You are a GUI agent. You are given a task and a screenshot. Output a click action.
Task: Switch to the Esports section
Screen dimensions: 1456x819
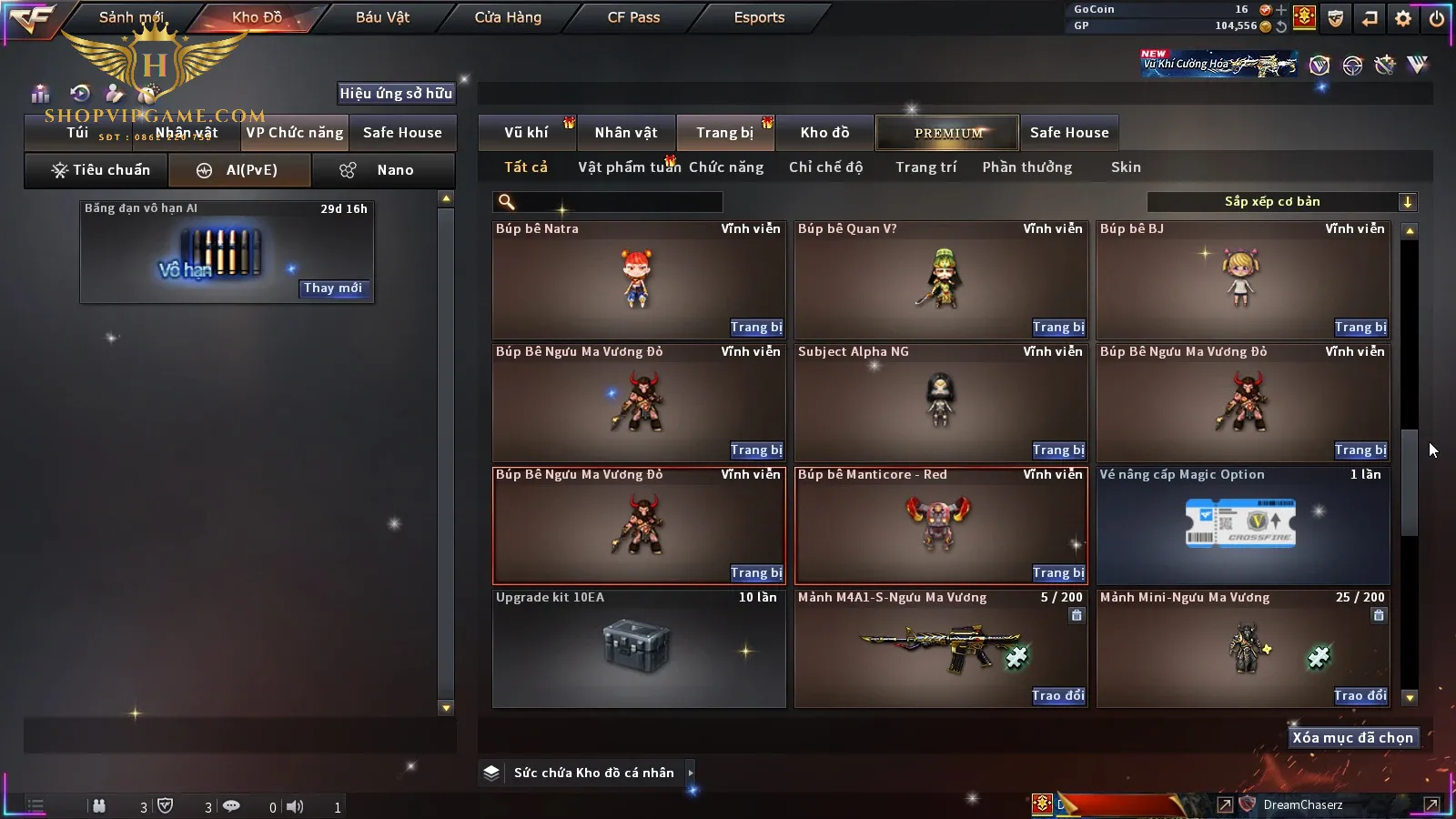pyautogui.click(x=759, y=17)
